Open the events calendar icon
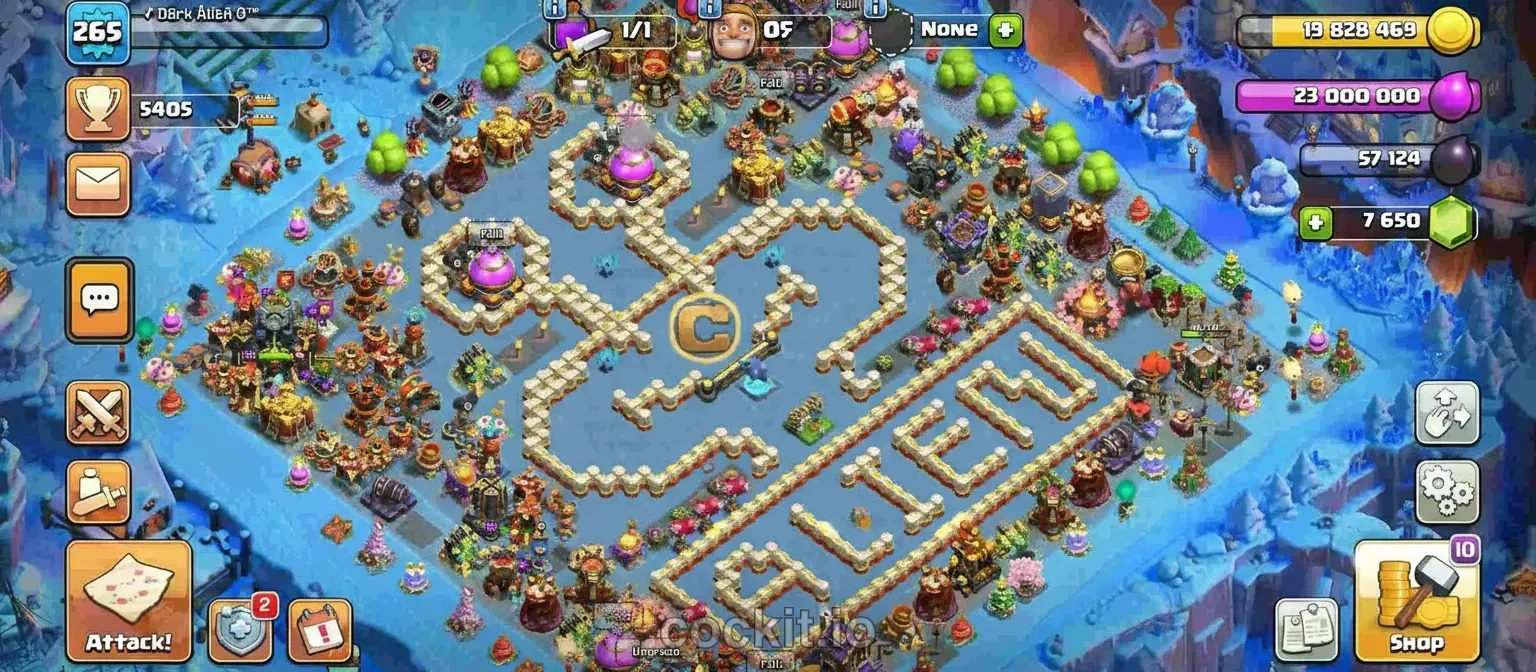Image resolution: width=1536 pixels, height=672 pixels. coord(319,630)
